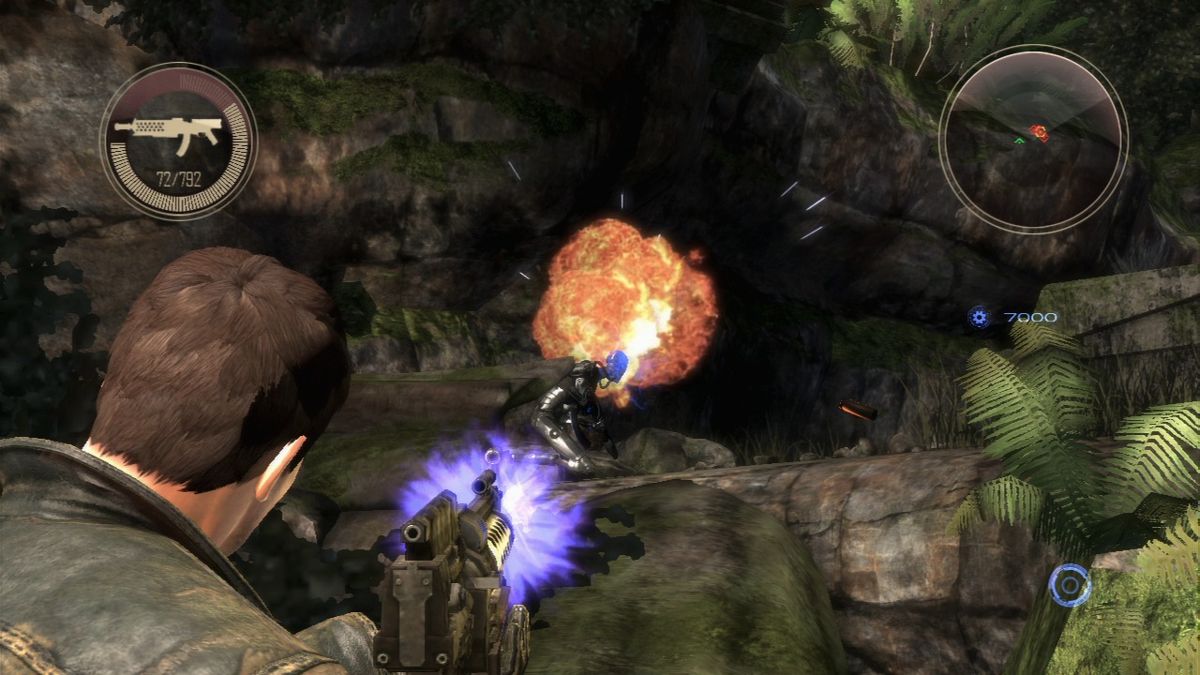
Task: Click the red enemy marker on radar
Action: [1040, 132]
